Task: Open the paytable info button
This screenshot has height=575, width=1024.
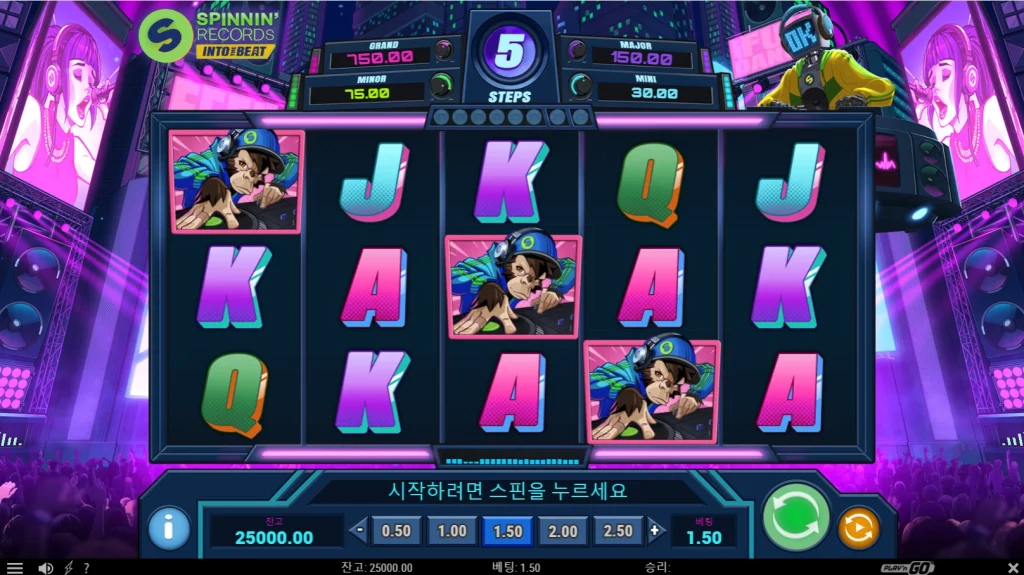Action: point(169,527)
